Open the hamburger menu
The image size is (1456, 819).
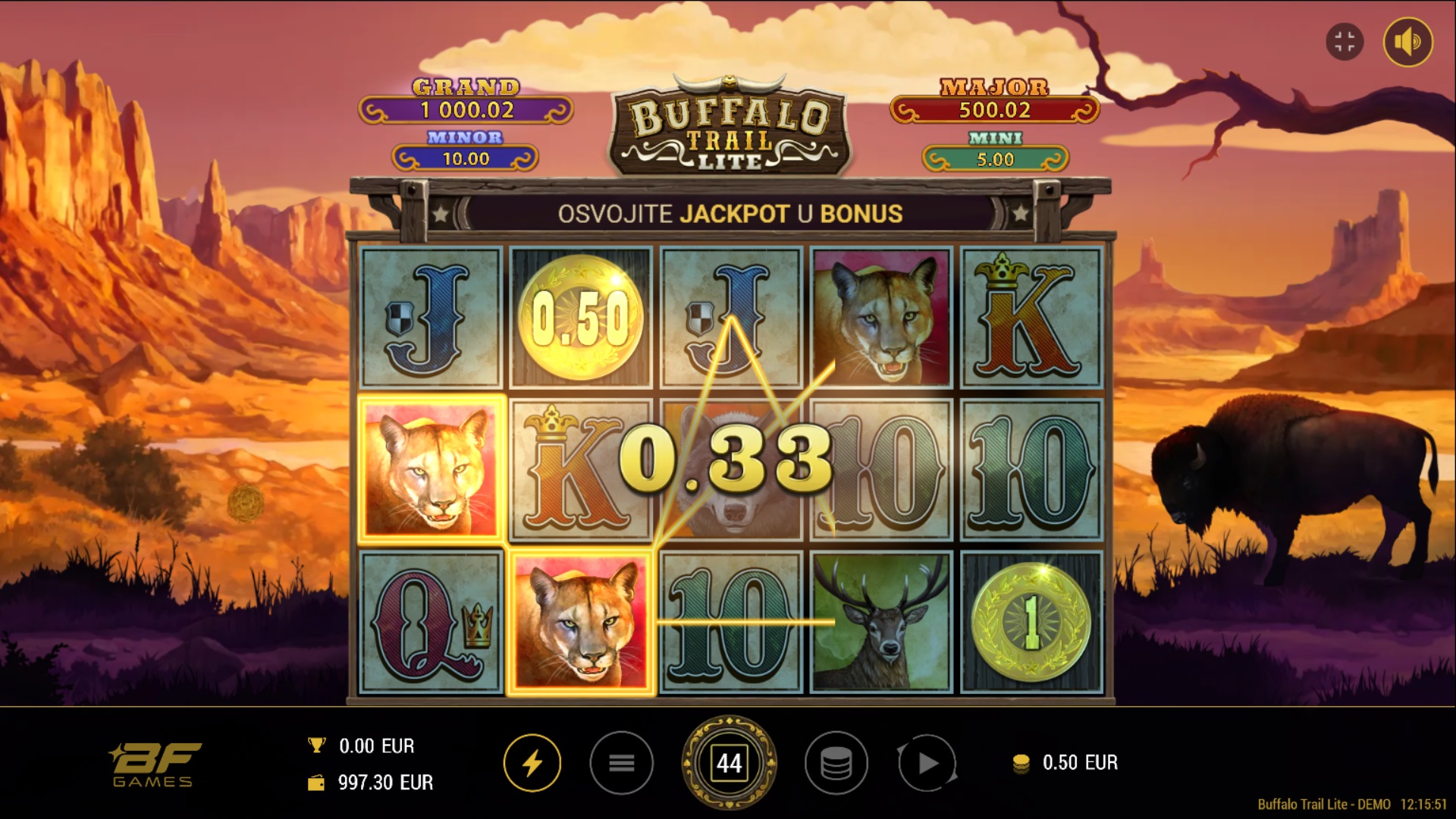[x=621, y=763]
